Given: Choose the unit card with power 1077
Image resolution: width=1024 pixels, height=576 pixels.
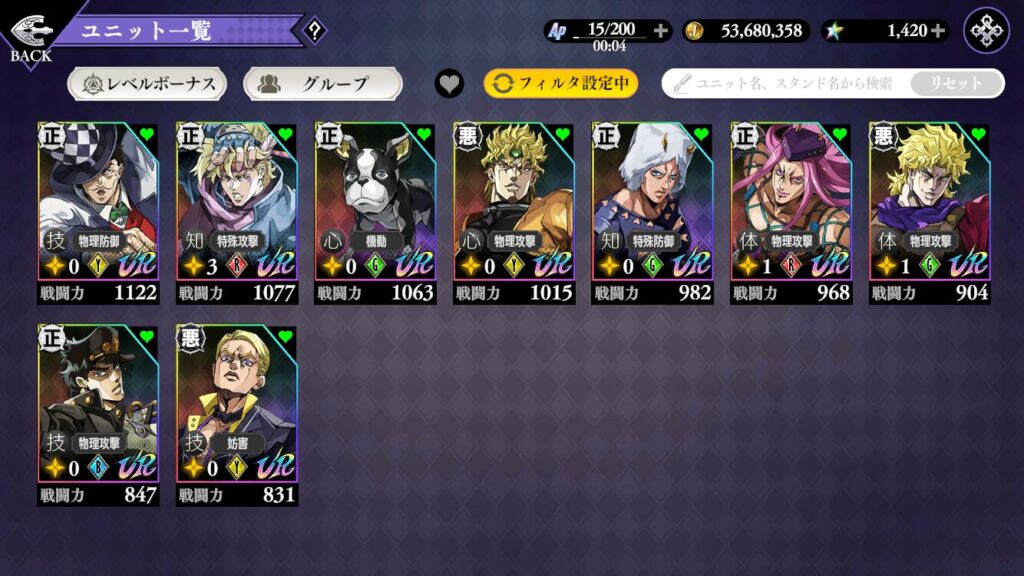Looking at the screenshot, I should tap(237, 212).
